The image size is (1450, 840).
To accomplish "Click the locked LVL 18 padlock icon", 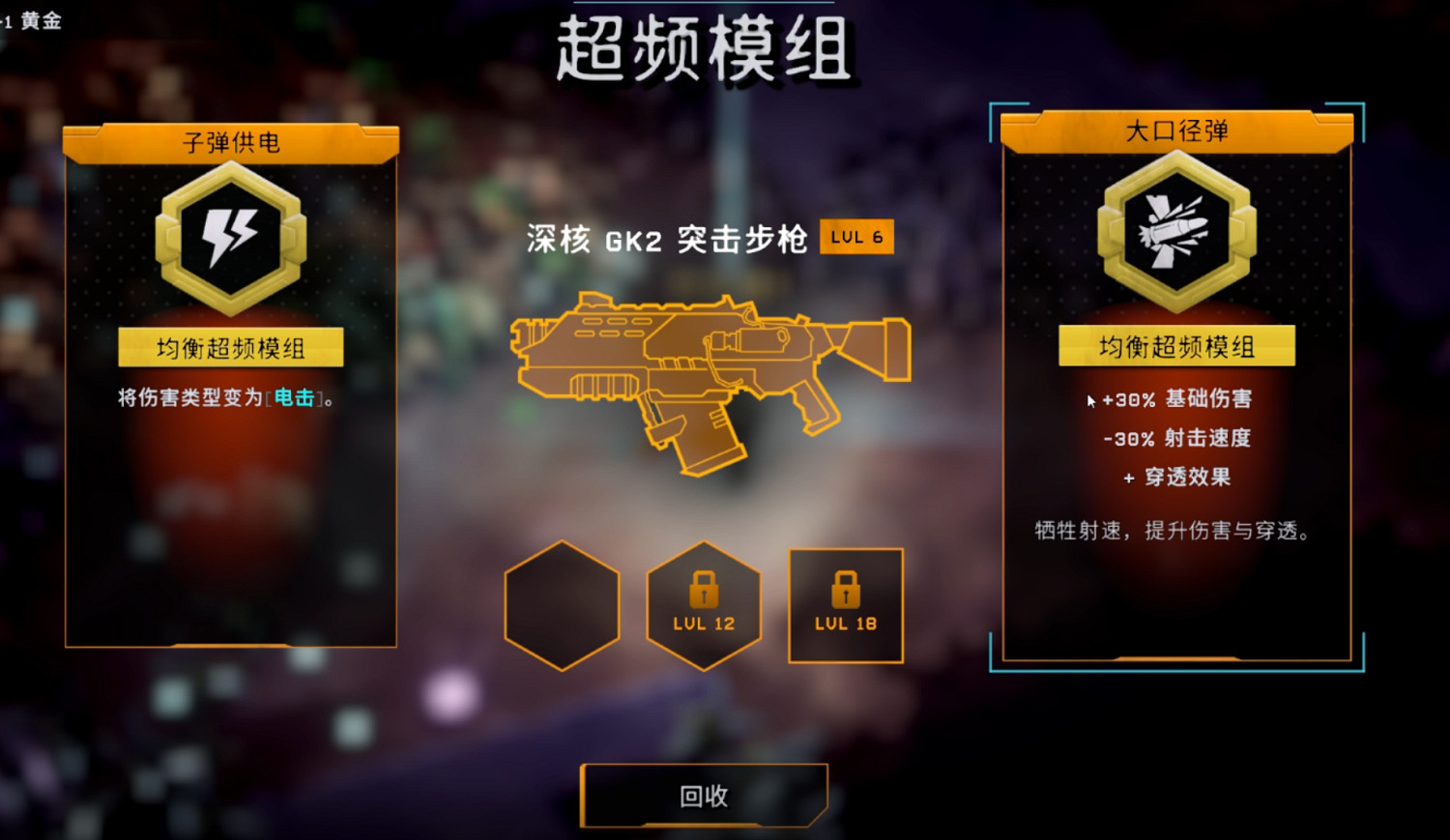I will click(x=844, y=593).
